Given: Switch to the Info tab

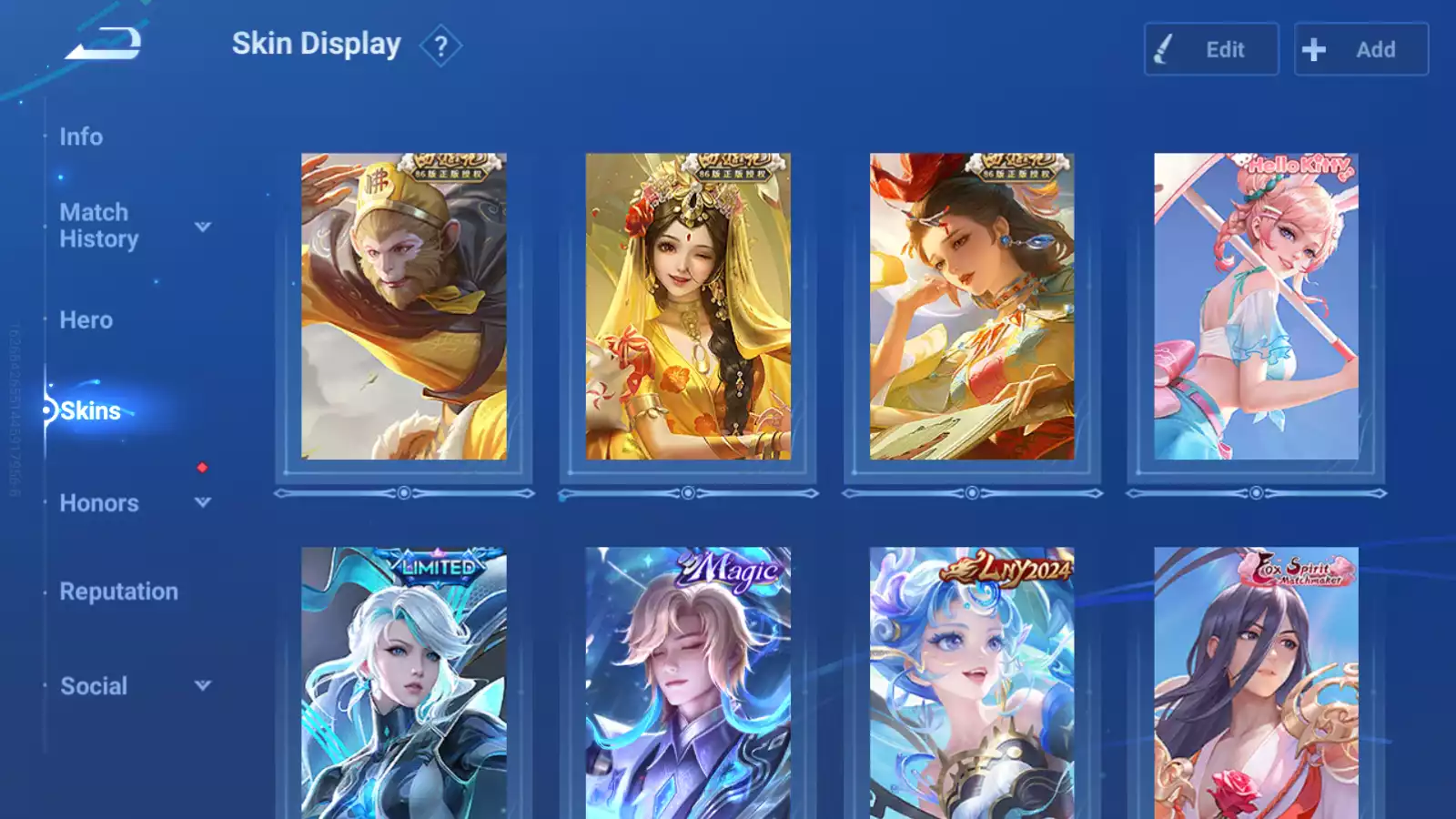Looking at the screenshot, I should coord(81,136).
